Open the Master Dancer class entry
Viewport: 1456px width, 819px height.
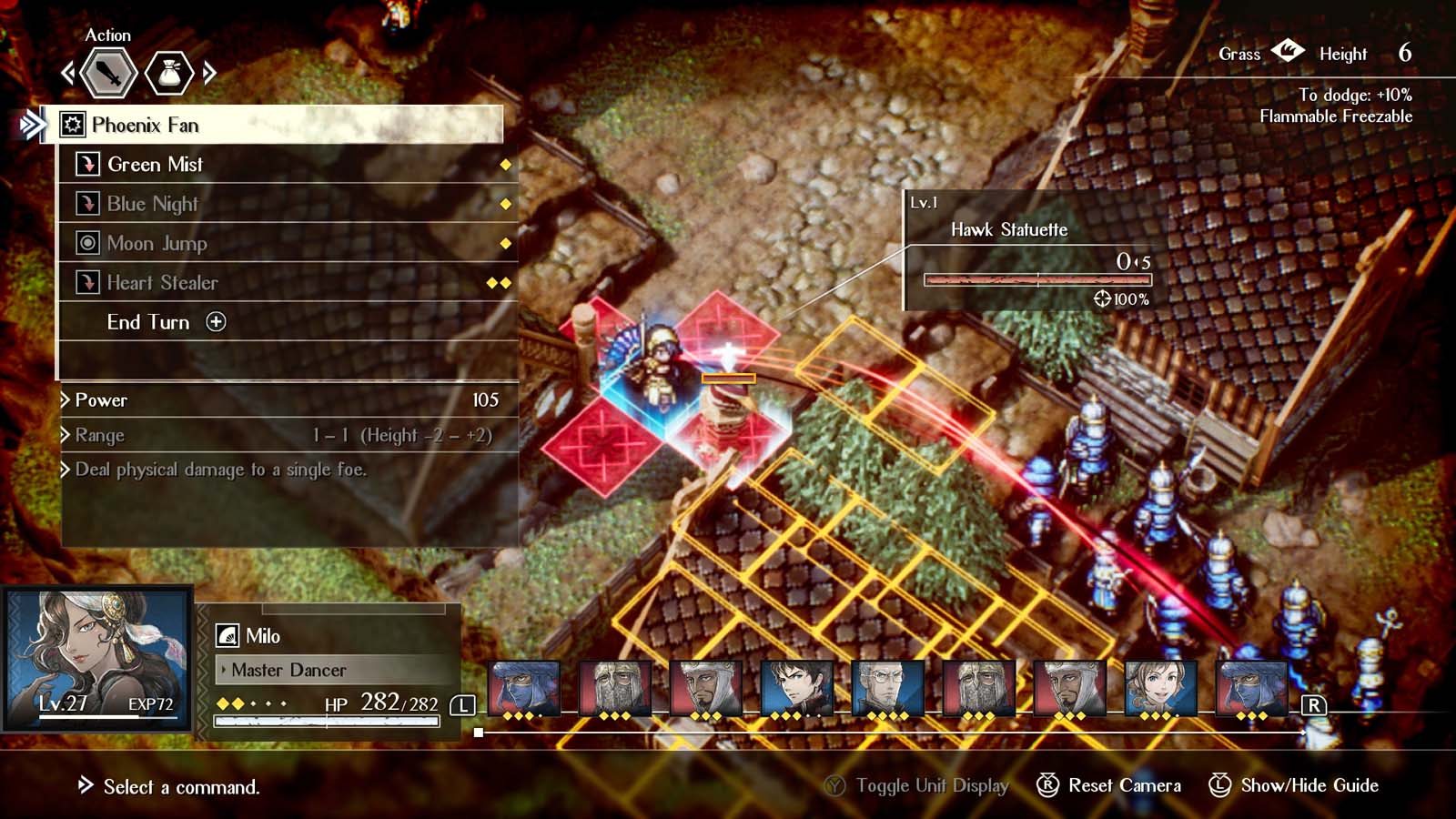(x=285, y=670)
